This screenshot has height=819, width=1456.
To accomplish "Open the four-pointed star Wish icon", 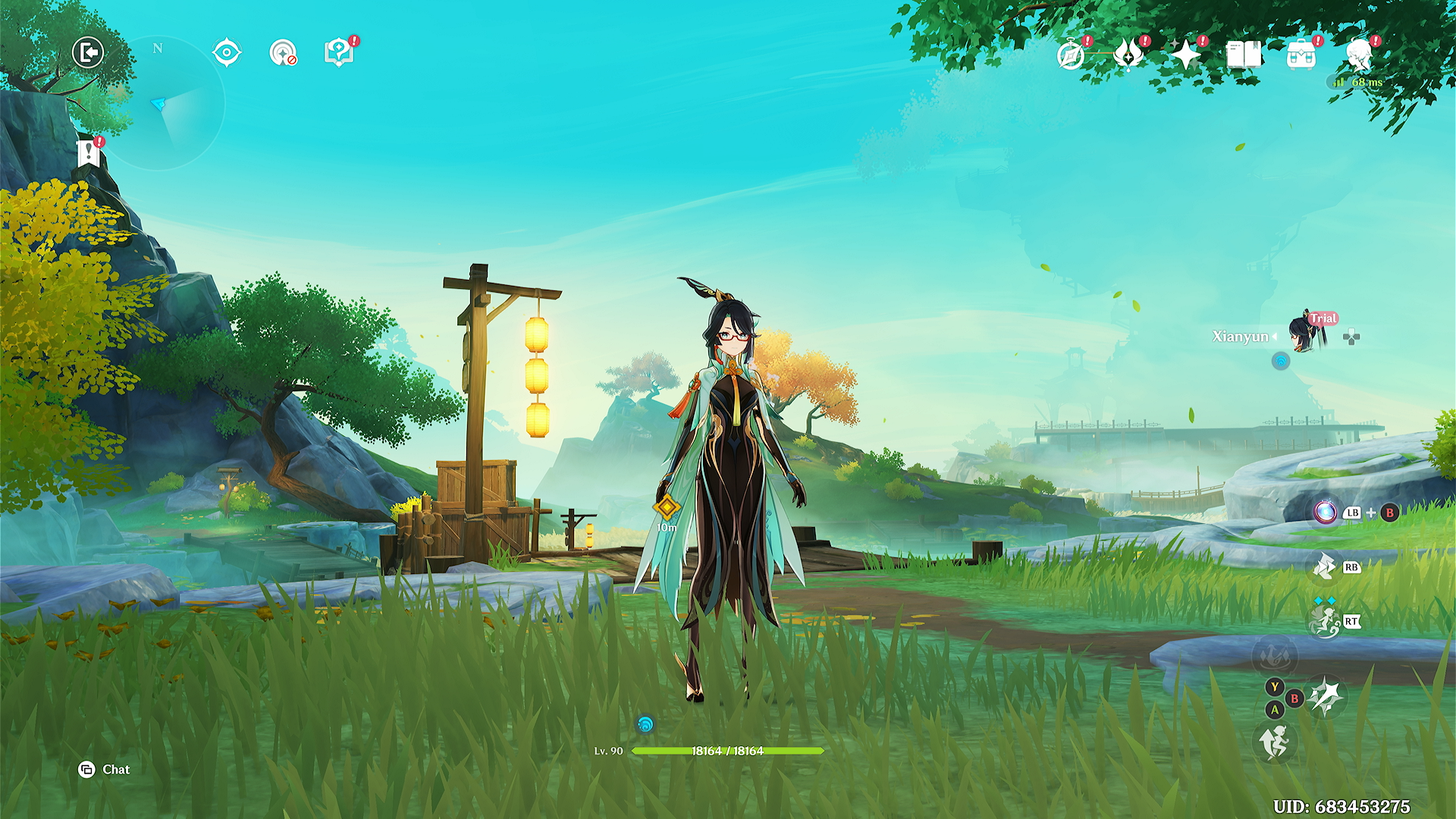I will pyautogui.click(x=1185, y=55).
